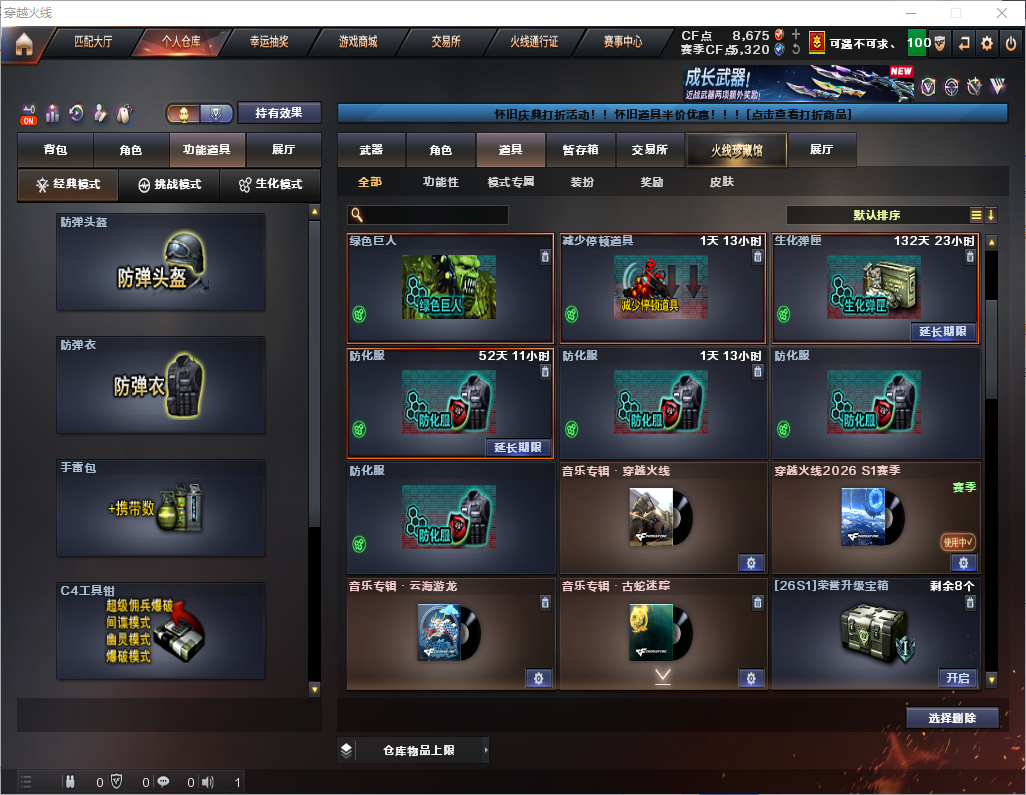This screenshot has height=795, width=1026.
Task: Switch to 挑战模式 challenge mode tab
Action: [x=169, y=184]
